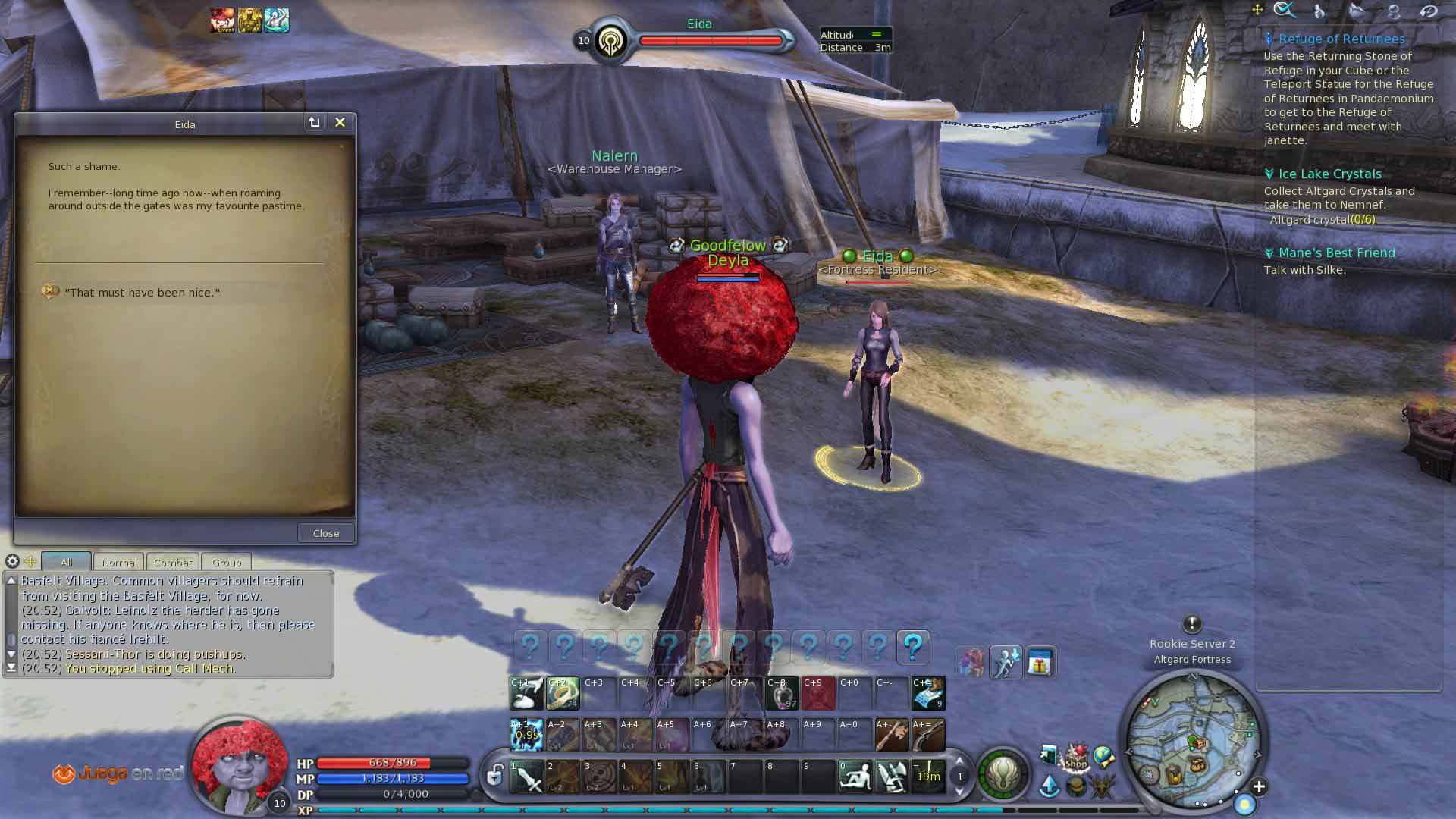
Task: Toggle the hotbar lock padlock icon
Action: click(494, 775)
